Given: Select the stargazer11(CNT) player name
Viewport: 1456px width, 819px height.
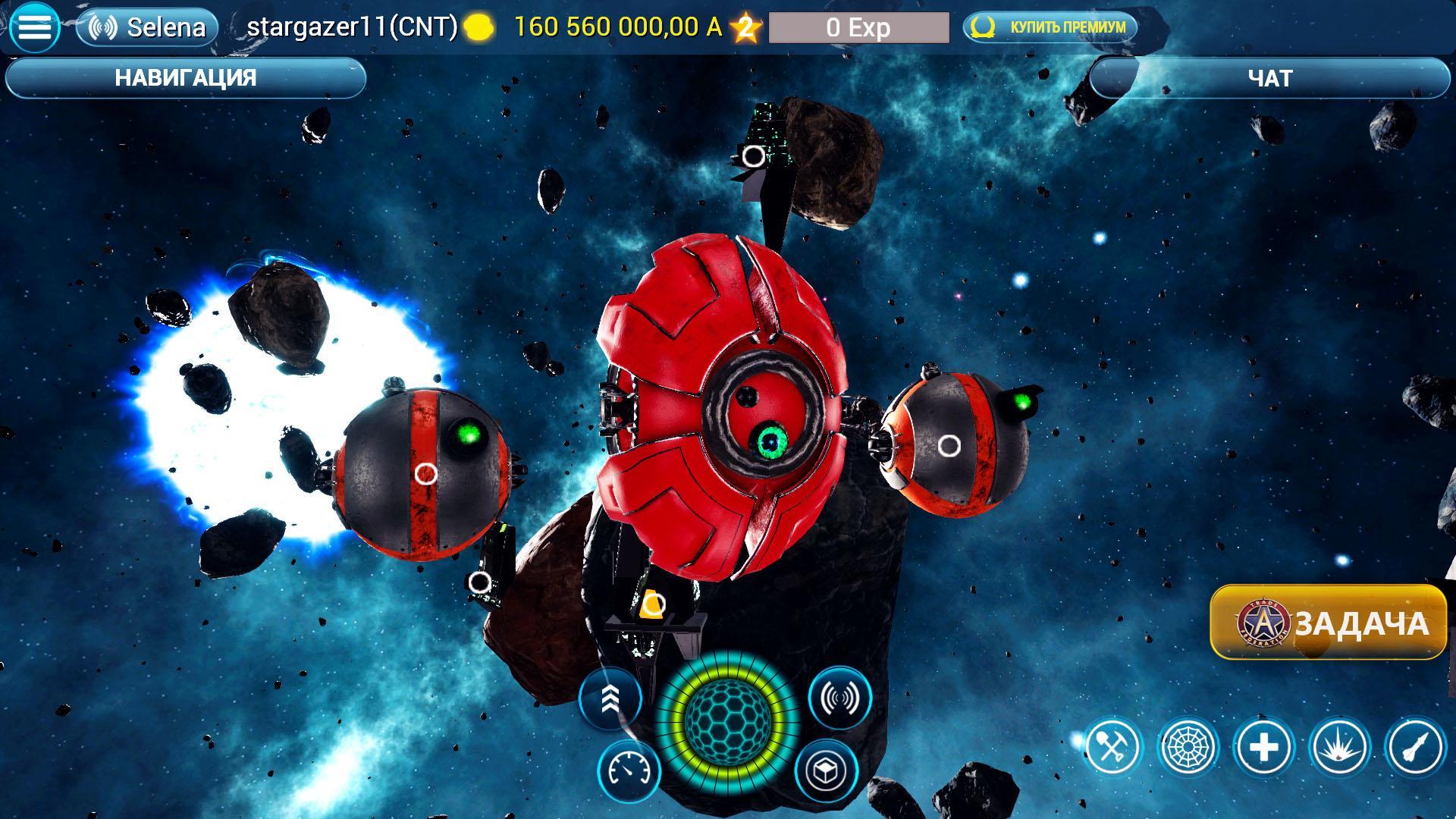Looking at the screenshot, I should (353, 26).
